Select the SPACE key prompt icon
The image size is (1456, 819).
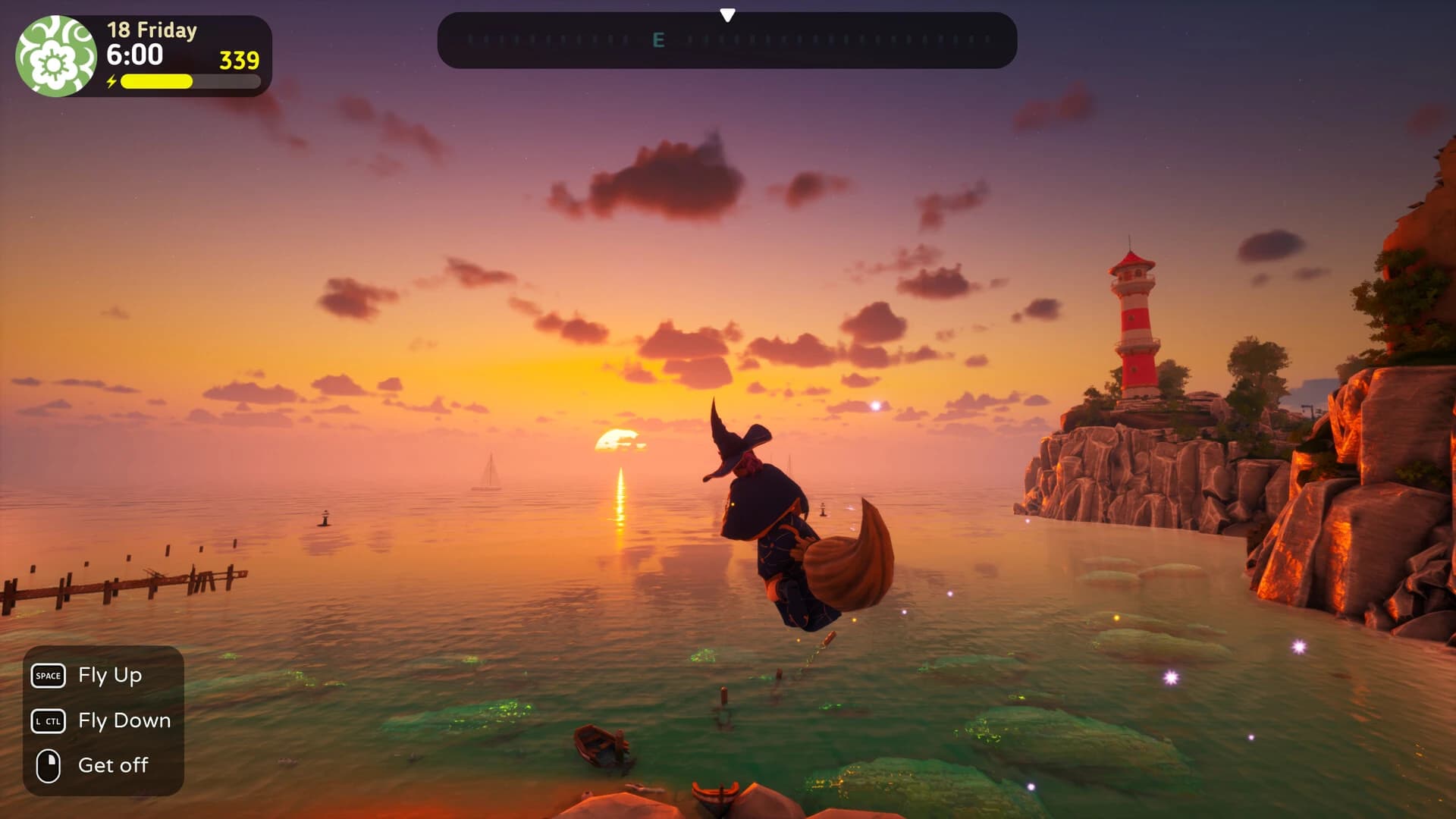click(48, 675)
